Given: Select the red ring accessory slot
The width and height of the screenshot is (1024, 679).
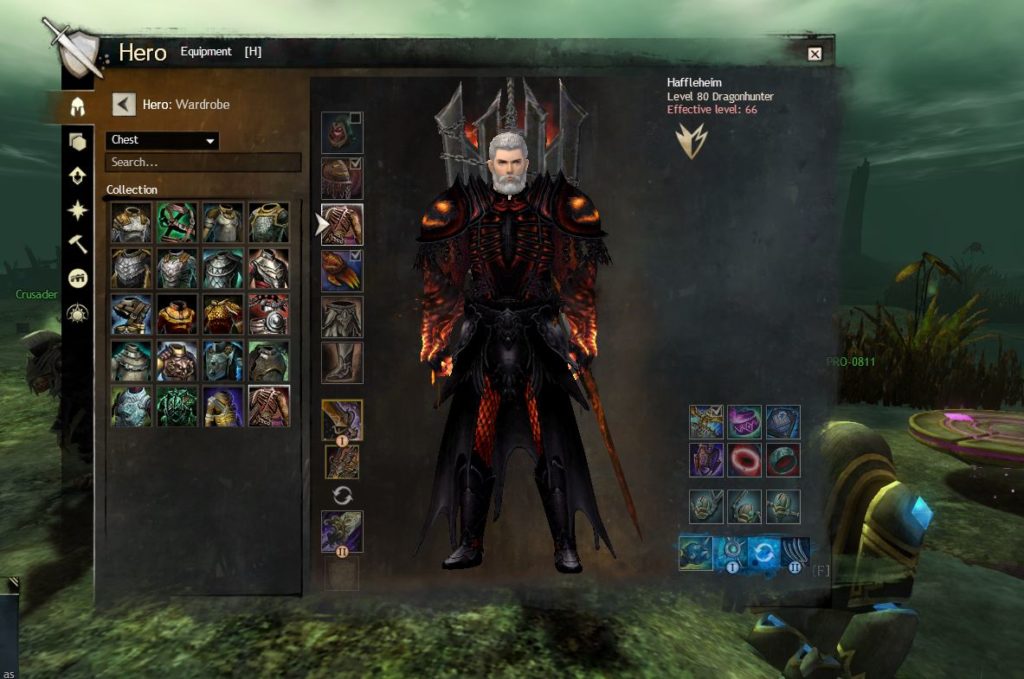Looking at the screenshot, I should 745,460.
